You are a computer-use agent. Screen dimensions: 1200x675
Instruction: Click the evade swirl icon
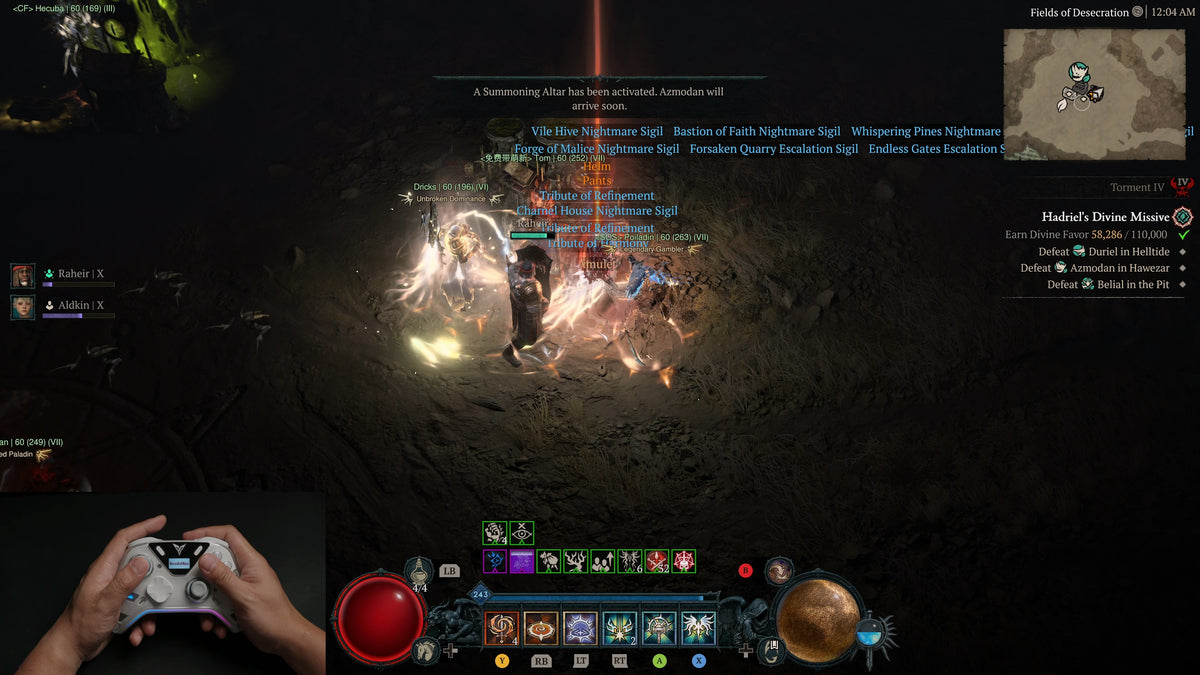[x=778, y=572]
